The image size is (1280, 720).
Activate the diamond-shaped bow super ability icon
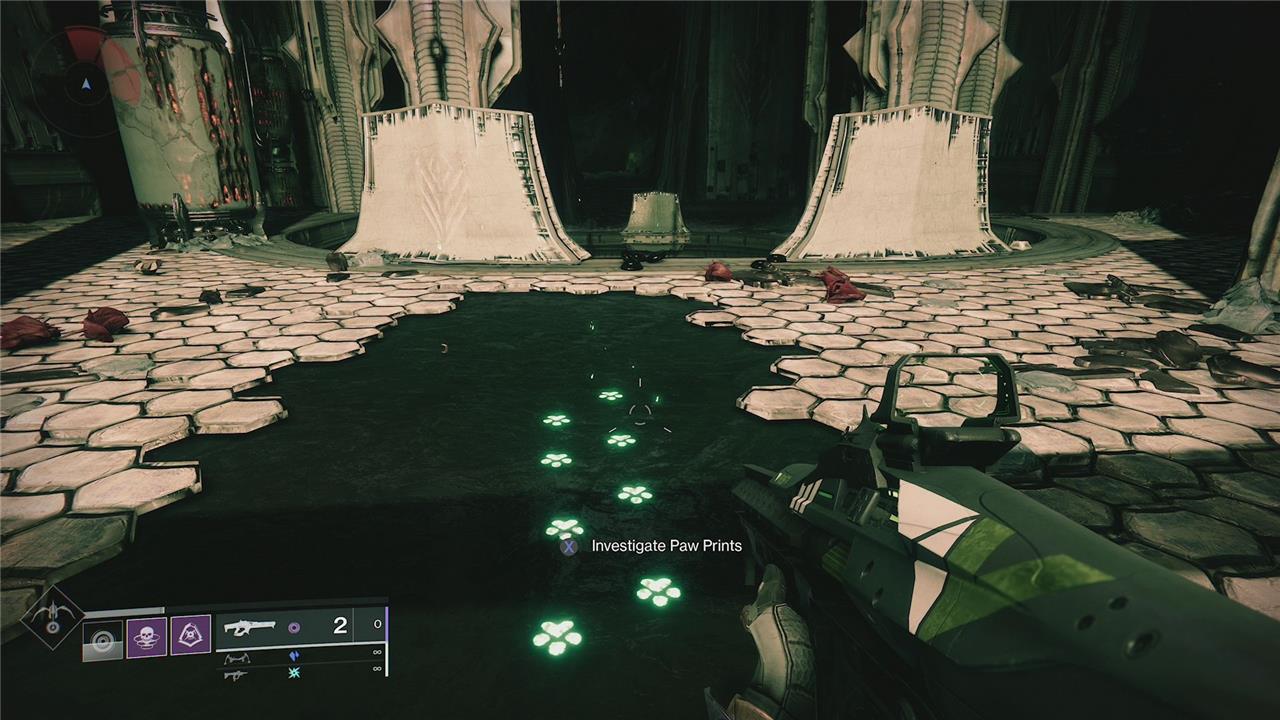point(50,616)
